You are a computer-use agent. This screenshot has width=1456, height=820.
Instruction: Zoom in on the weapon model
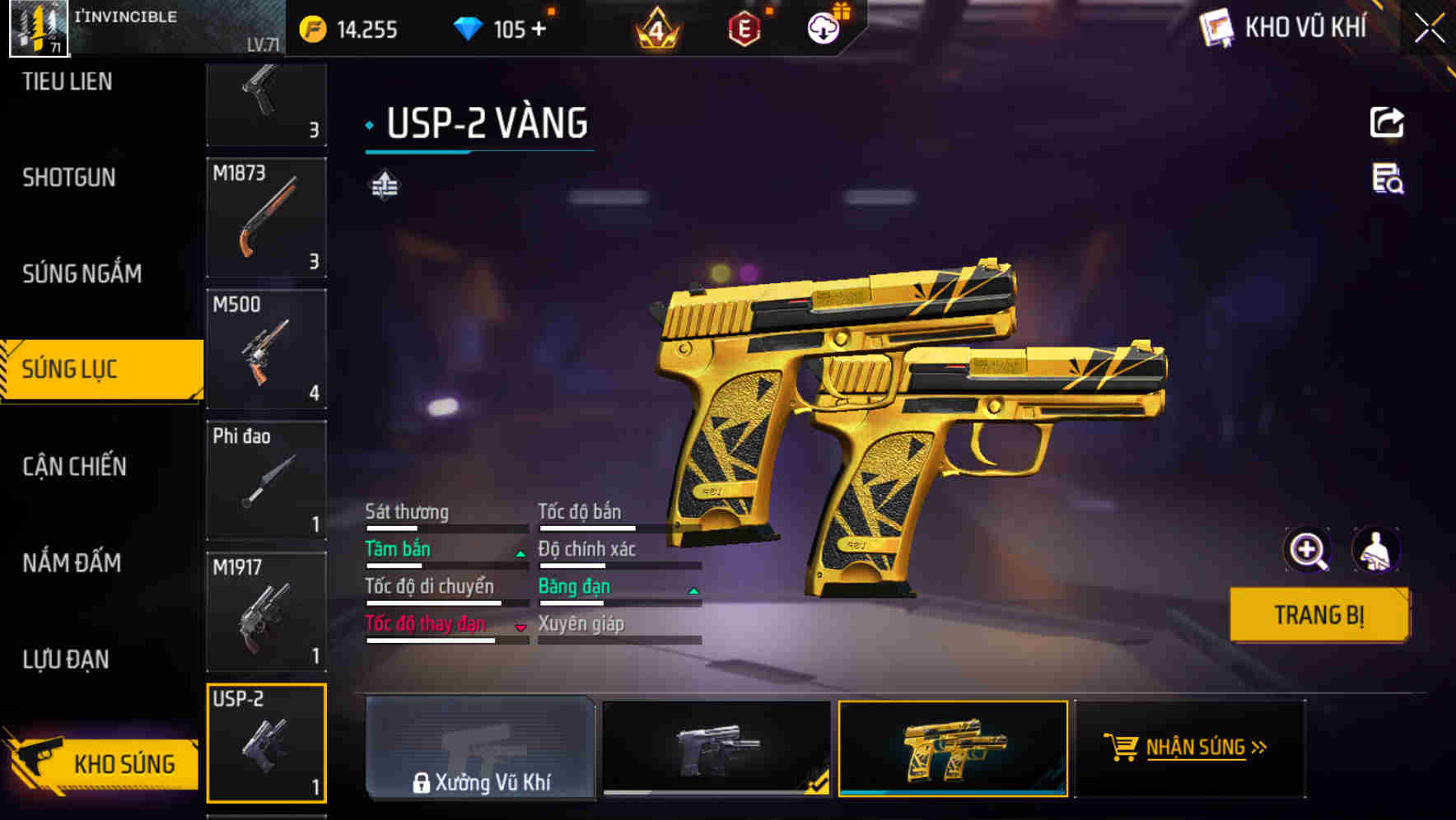pos(1307,550)
